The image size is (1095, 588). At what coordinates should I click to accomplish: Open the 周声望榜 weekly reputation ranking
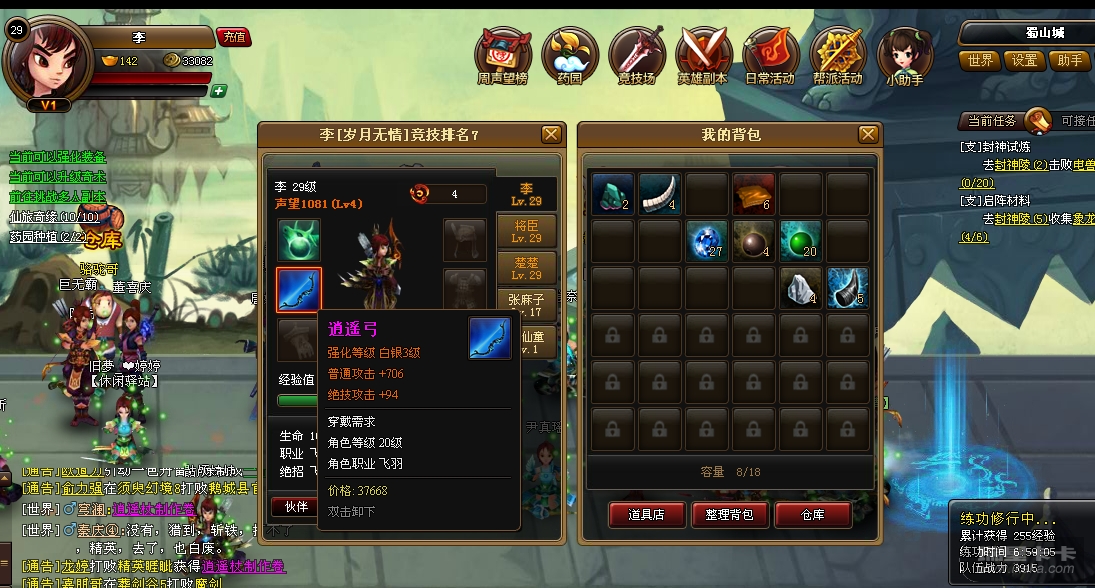click(x=503, y=56)
